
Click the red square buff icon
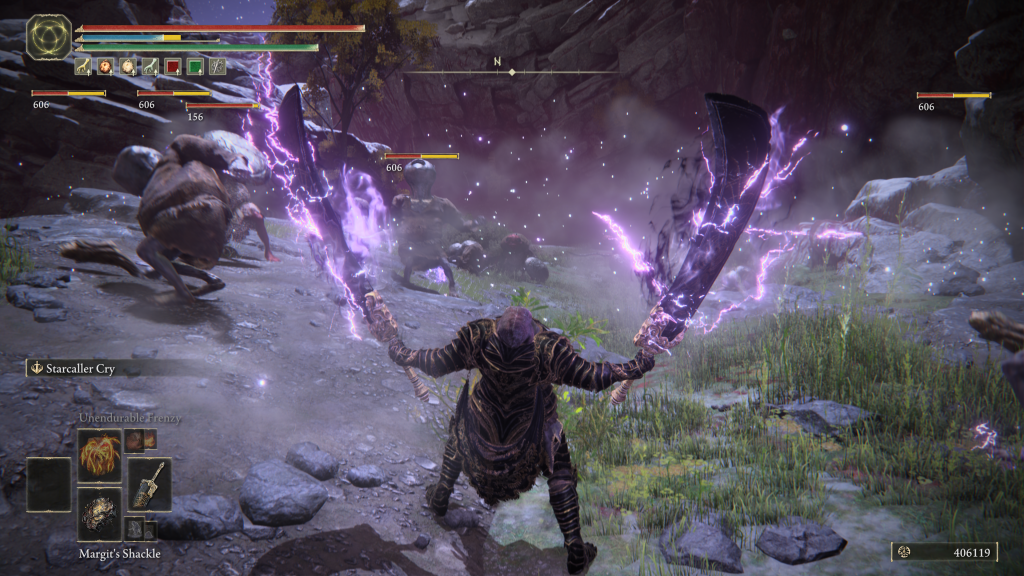172,67
